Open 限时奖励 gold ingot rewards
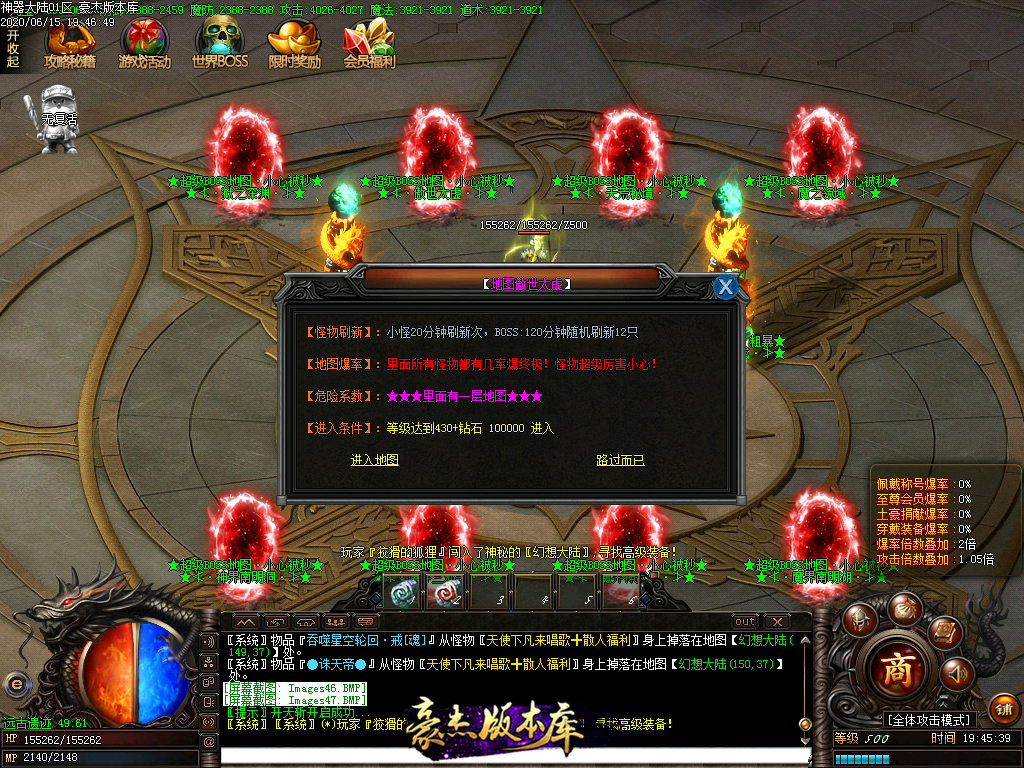The image size is (1024, 768). [294, 45]
